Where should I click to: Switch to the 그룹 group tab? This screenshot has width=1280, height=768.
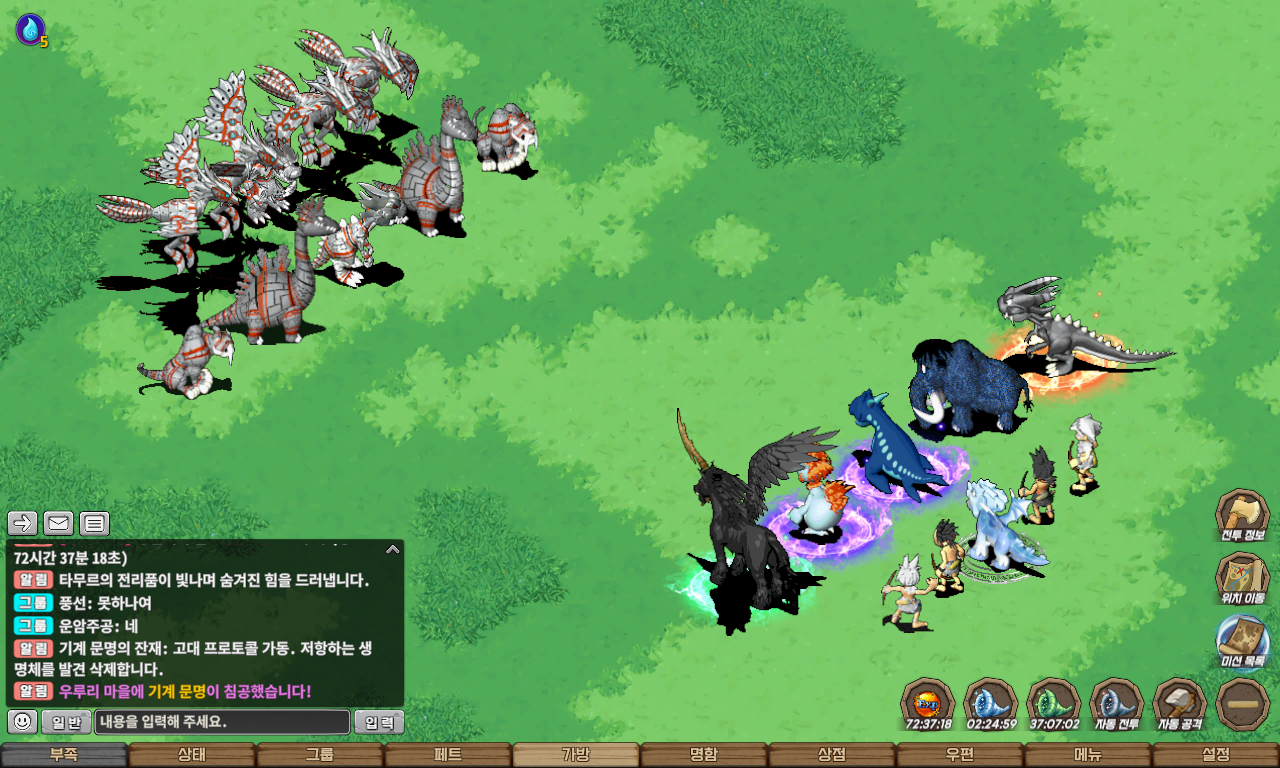point(320,755)
